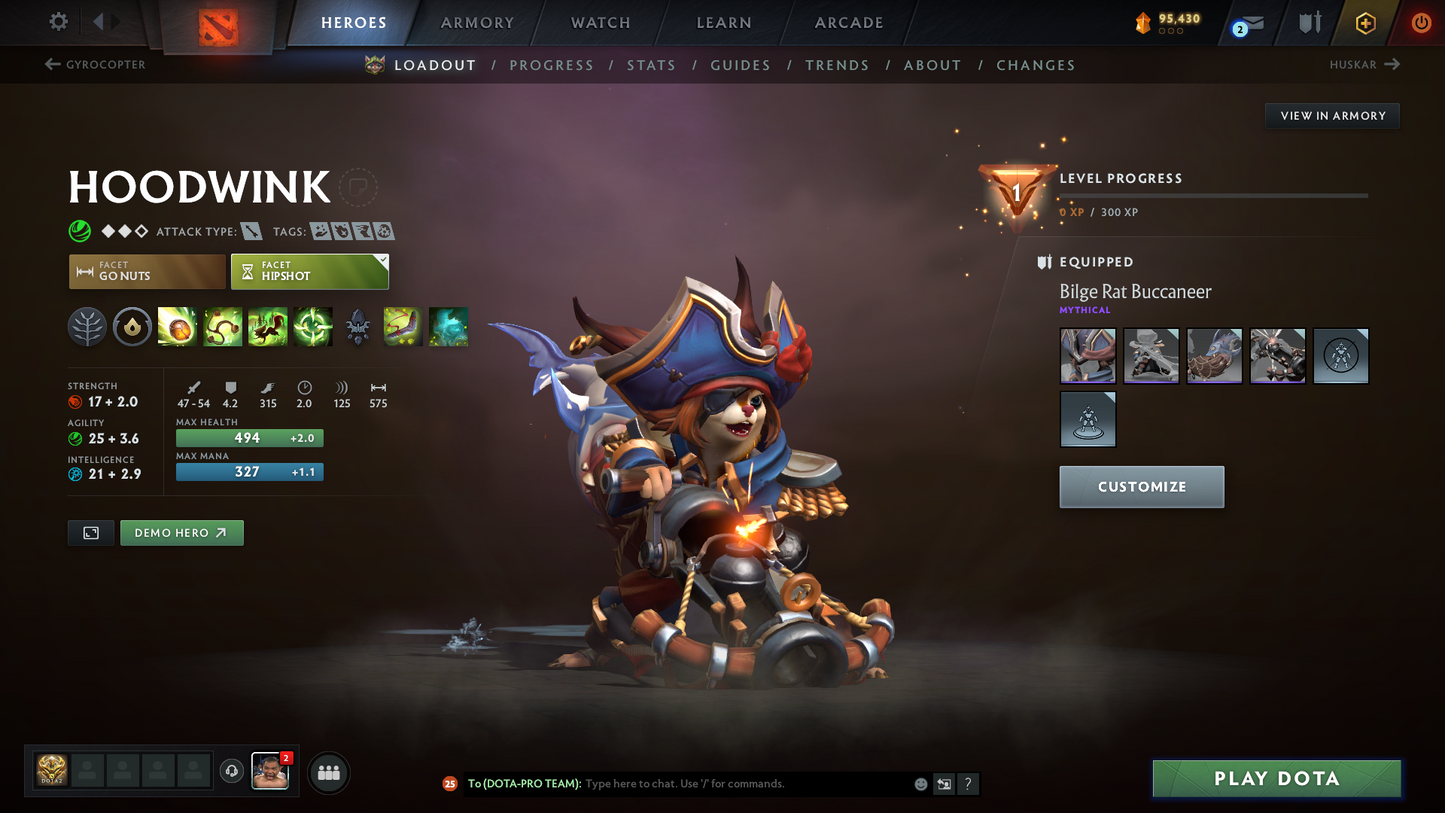View the Sharpshooter ultimate ability icon

pos(313,327)
